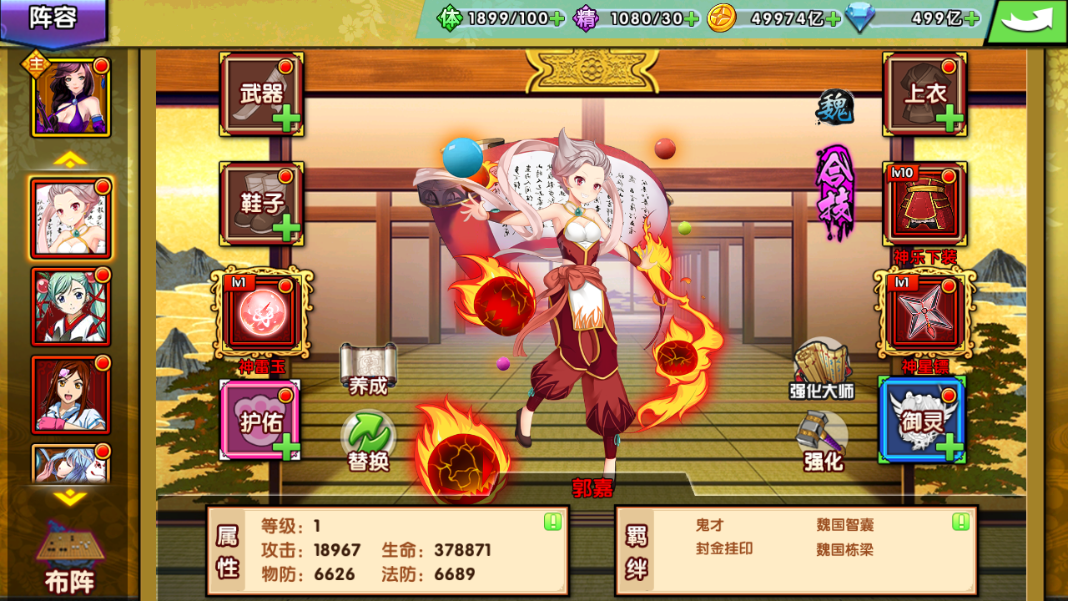Click the 强化 hammer button
Image resolution: width=1068 pixels, height=601 pixels.
click(x=823, y=442)
